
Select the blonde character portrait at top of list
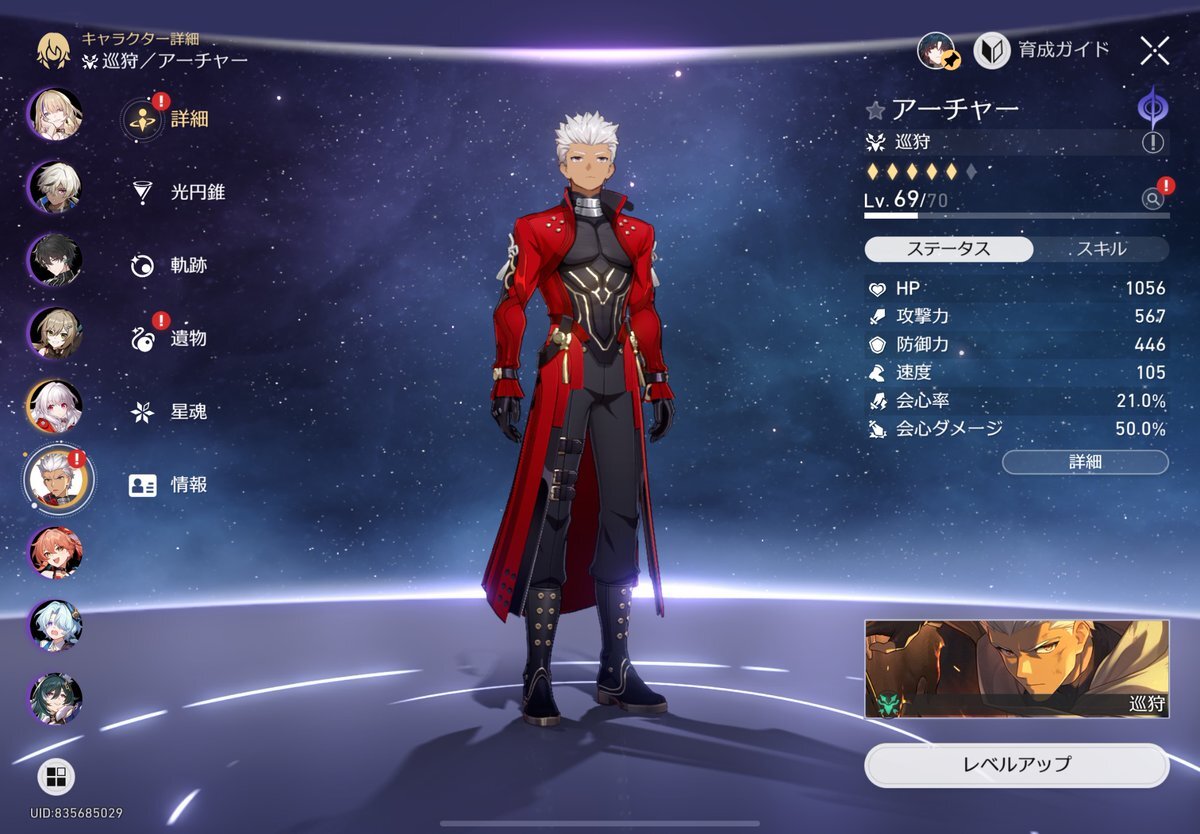coord(55,115)
